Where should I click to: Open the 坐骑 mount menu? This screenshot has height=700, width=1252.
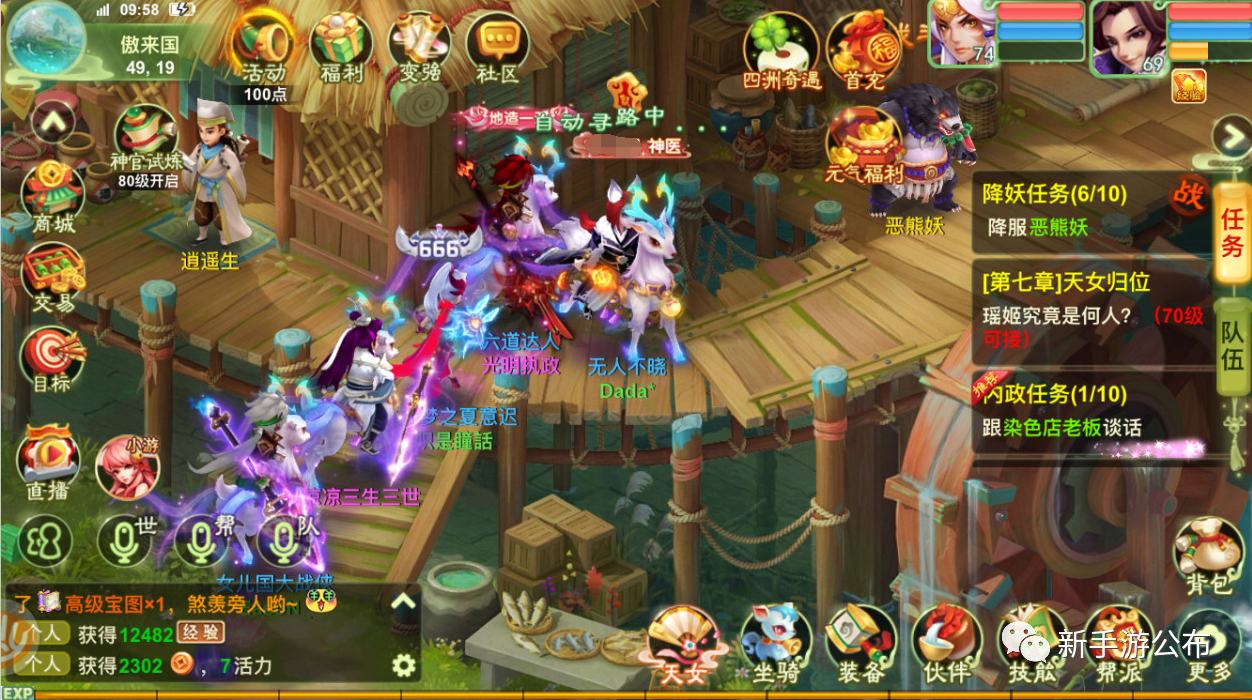coord(776,640)
